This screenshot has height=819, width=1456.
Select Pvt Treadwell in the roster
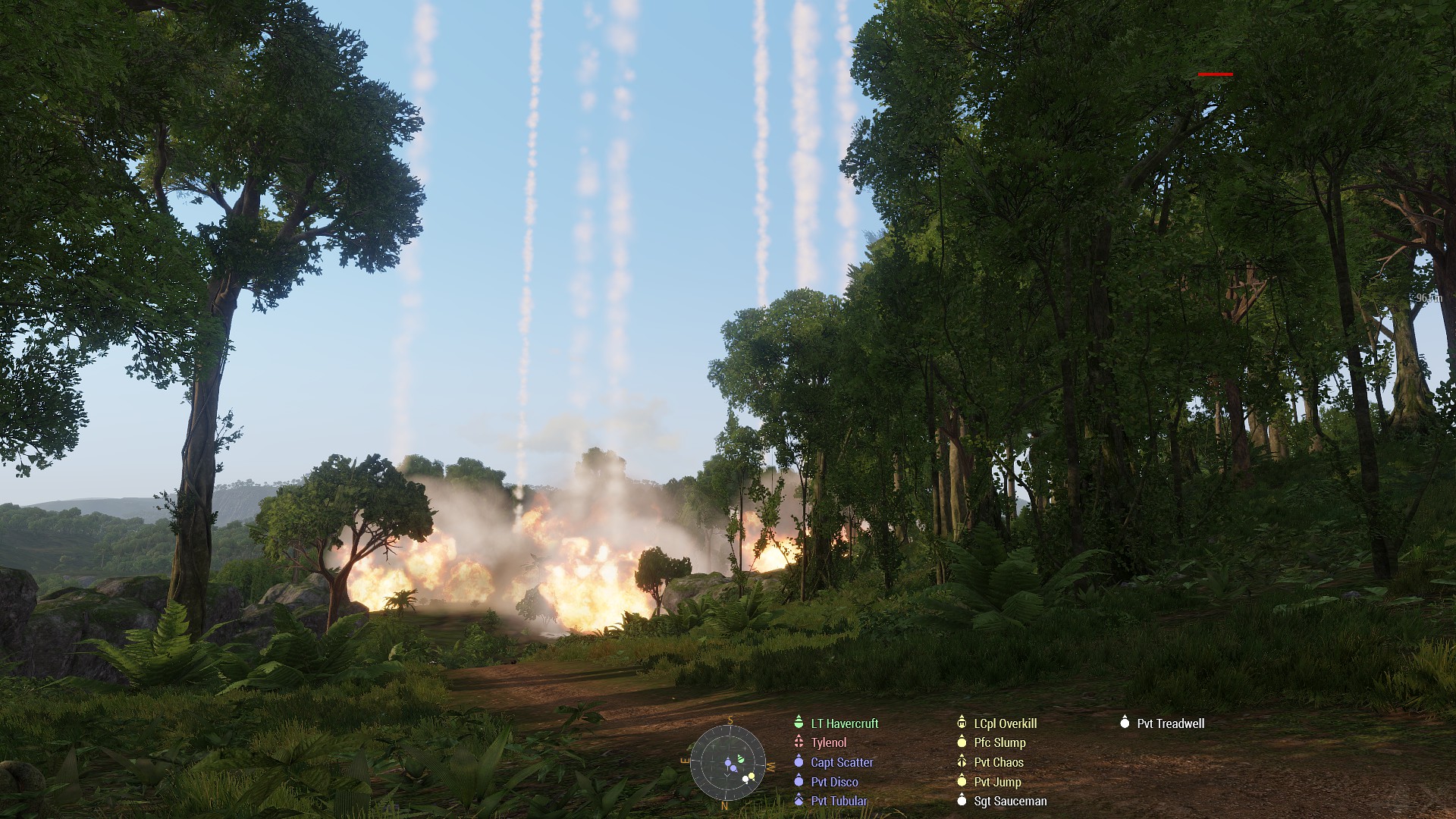coord(1170,723)
